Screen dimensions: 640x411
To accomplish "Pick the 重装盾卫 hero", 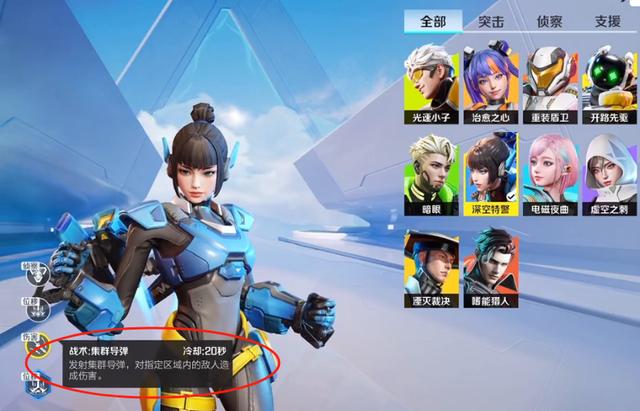I will (549, 80).
